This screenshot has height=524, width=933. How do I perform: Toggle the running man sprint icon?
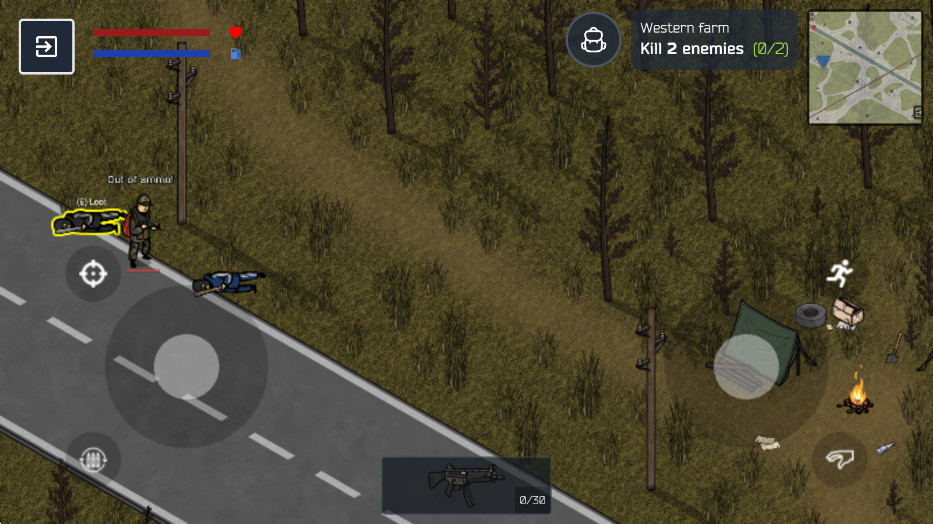click(x=840, y=270)
